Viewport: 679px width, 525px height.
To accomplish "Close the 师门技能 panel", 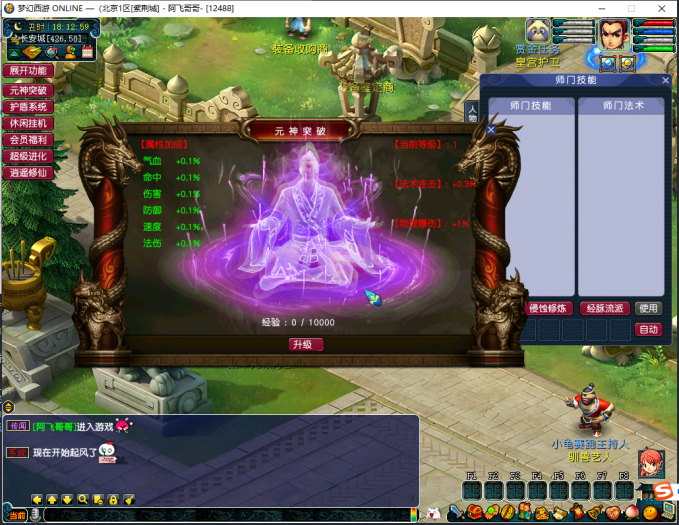I will coord(666,80).
